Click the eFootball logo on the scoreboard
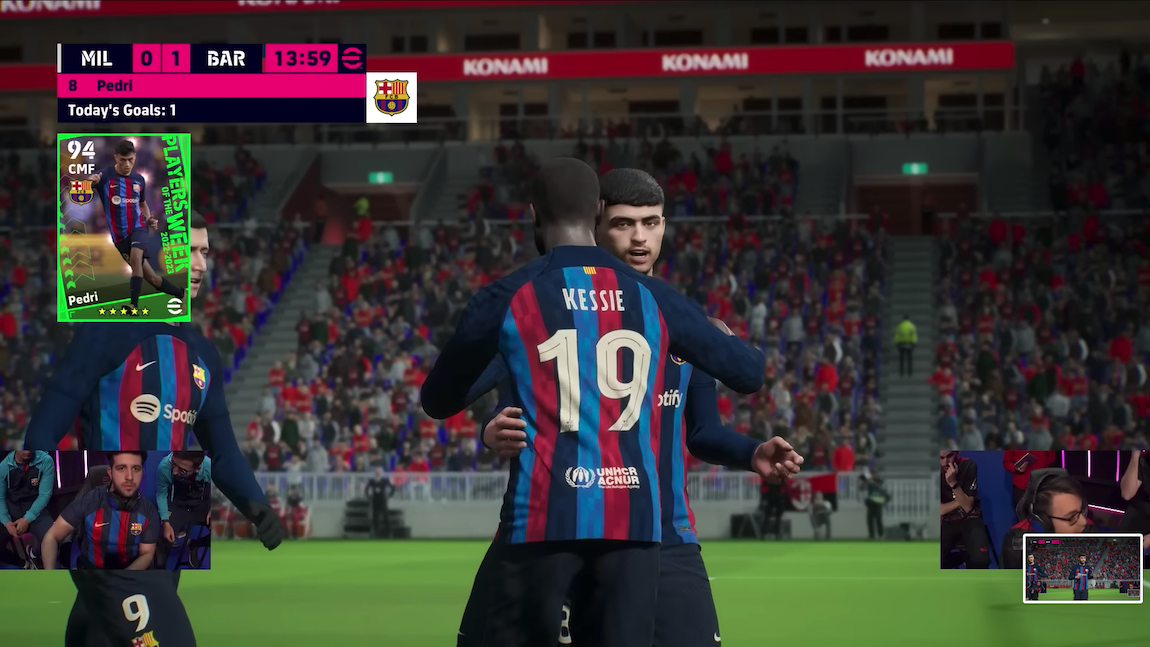The image size is (1150, 647). pyautogui.click(x=352, y=59)
